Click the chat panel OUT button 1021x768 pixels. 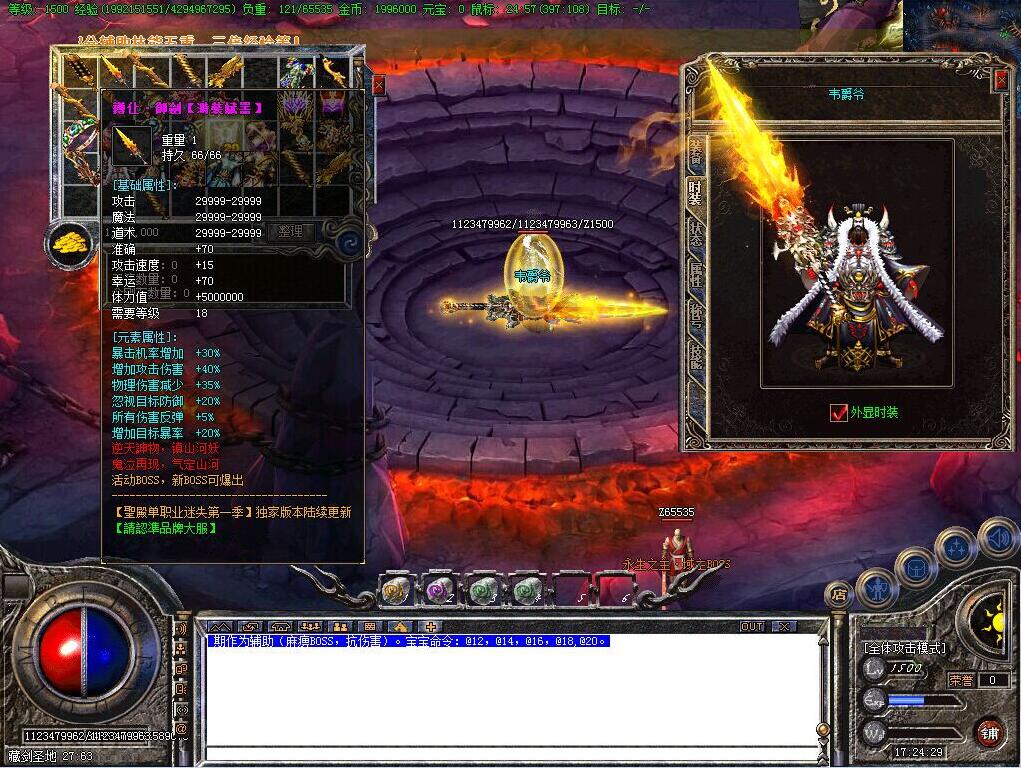pyautogui.click(x=752, y=626)
